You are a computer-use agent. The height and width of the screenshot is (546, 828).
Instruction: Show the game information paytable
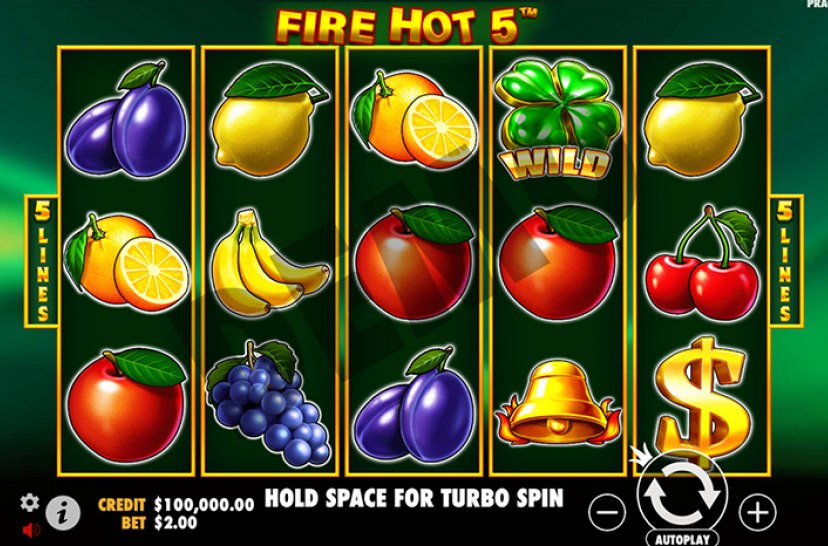click(x=65, y=512)
